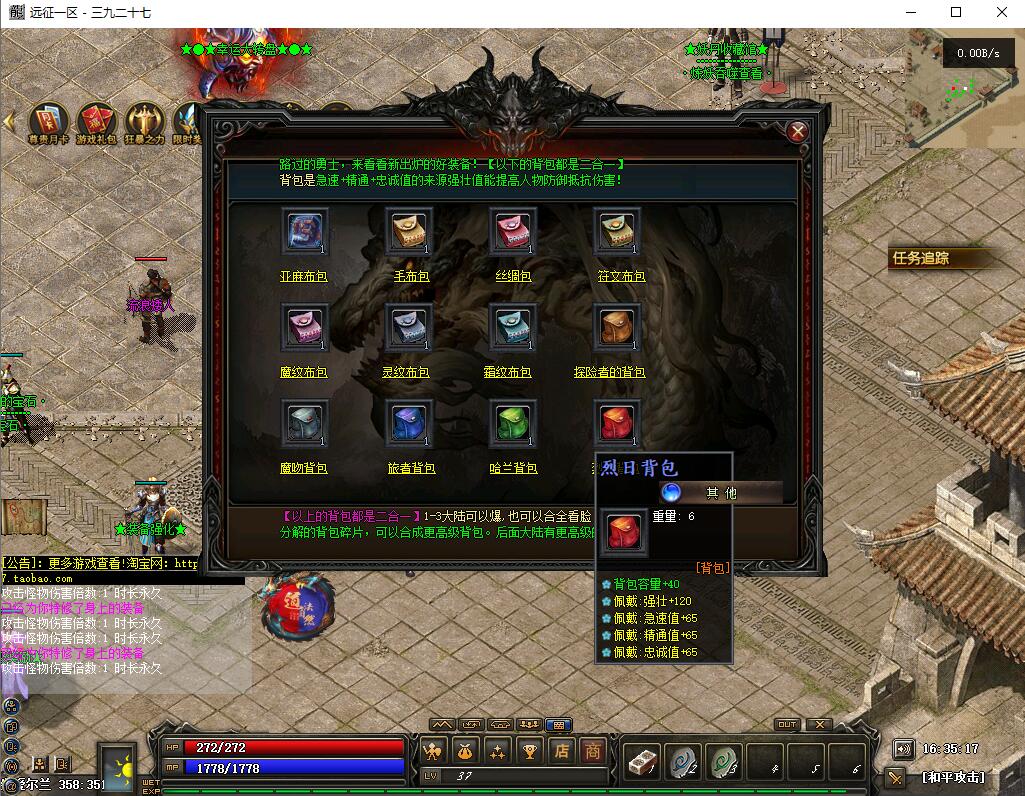The width and height of the screenshot is (1025, 796).
Task: Click the green 哈兰背包 backpack icon
Action: coord(513,423)
